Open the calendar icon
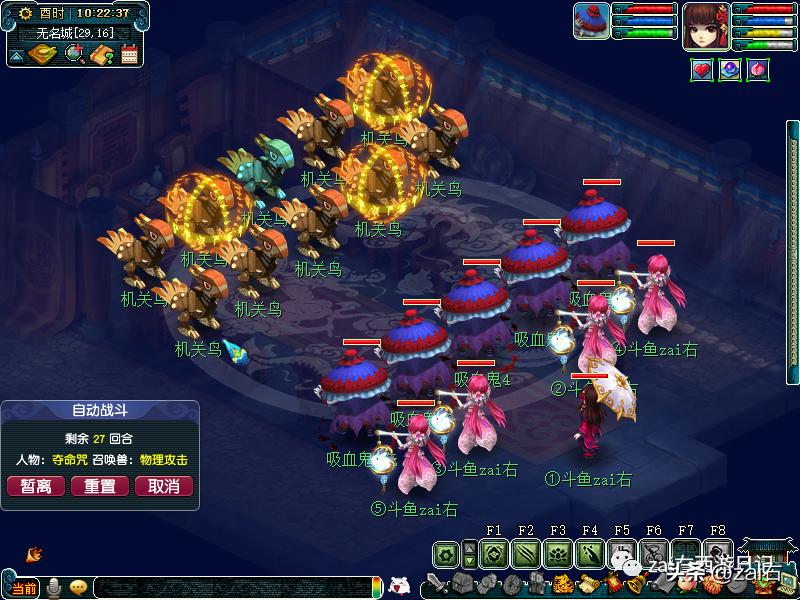The image size is (800, 600). coord(129,54)
